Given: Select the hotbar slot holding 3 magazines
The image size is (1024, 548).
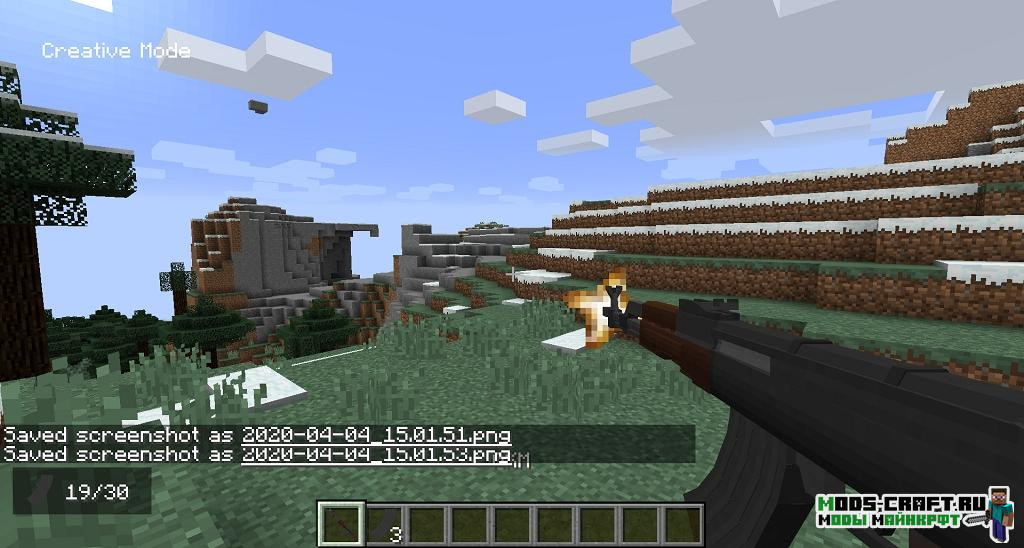Looking at the screenshot, I should pos(383,524).
